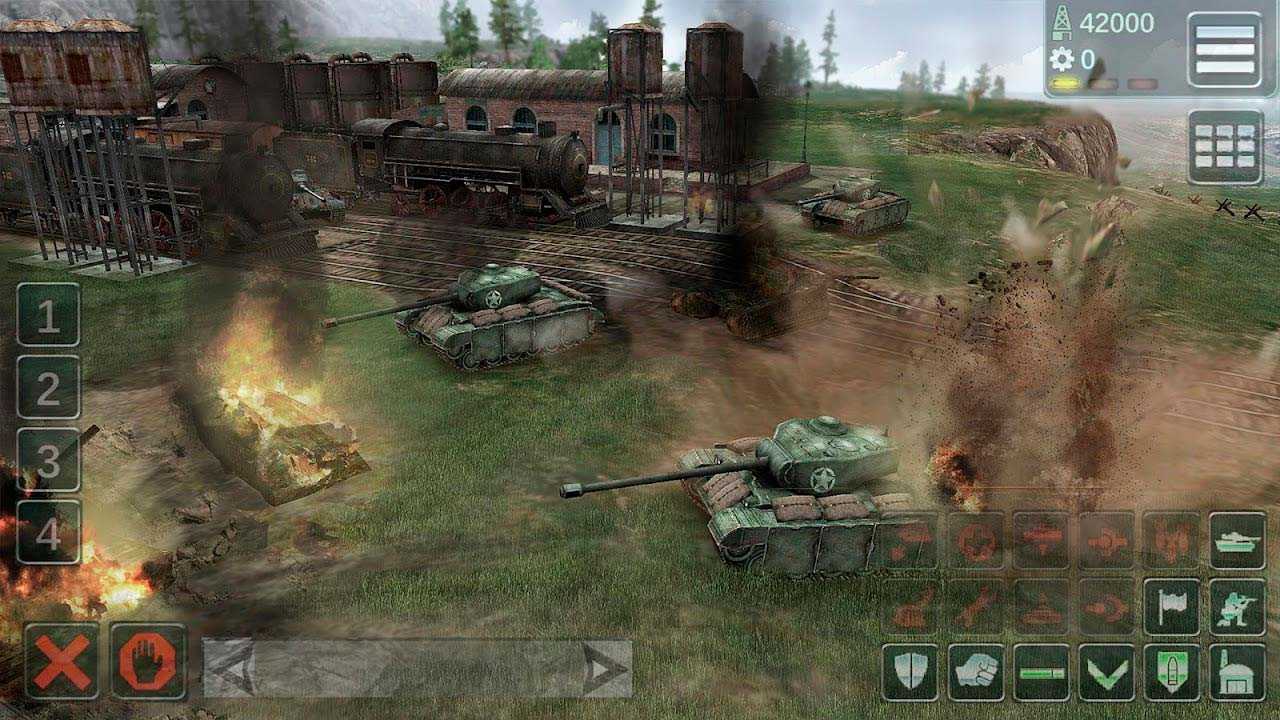Choose the kneeling infantry soldier icon
This screenshot has width=1280, height=720.
[x=1237, y=607]
